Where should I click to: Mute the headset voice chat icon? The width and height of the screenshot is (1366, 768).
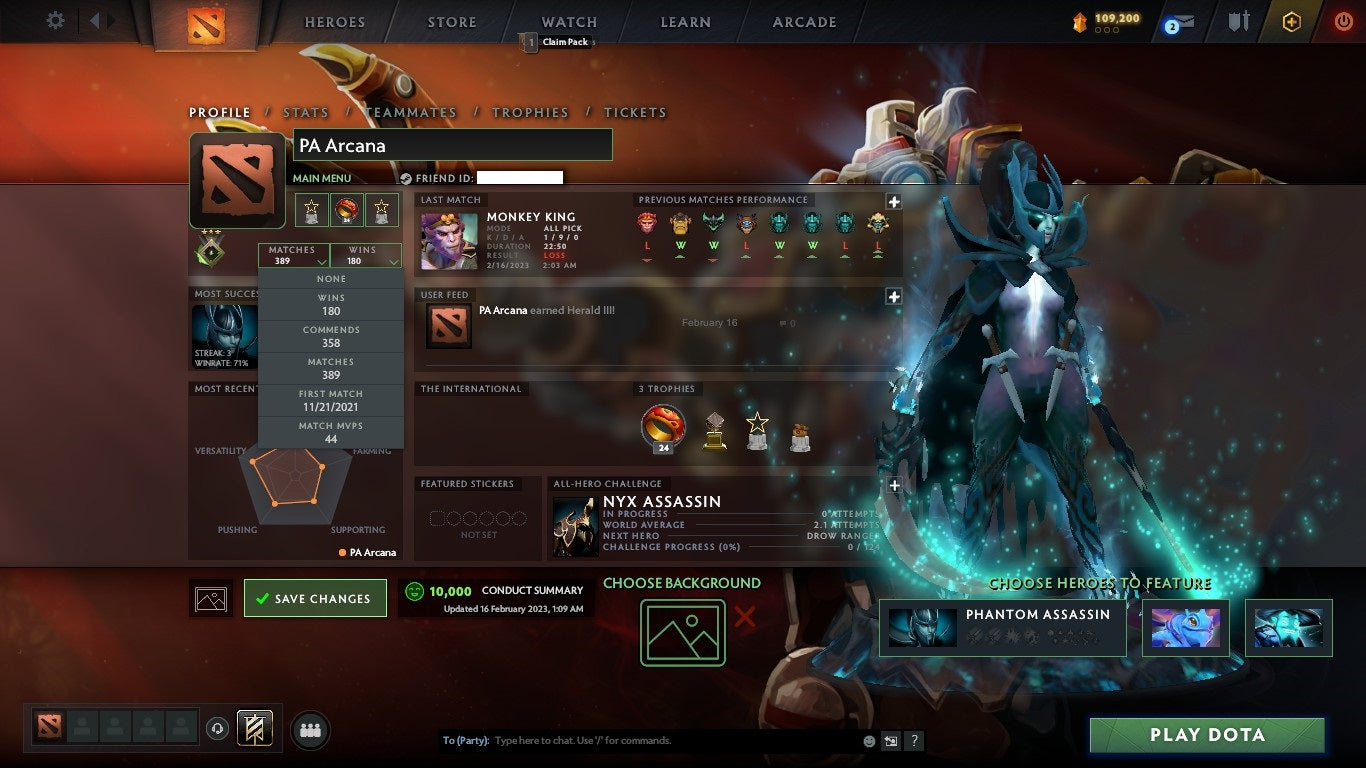[x=219, y=730]
